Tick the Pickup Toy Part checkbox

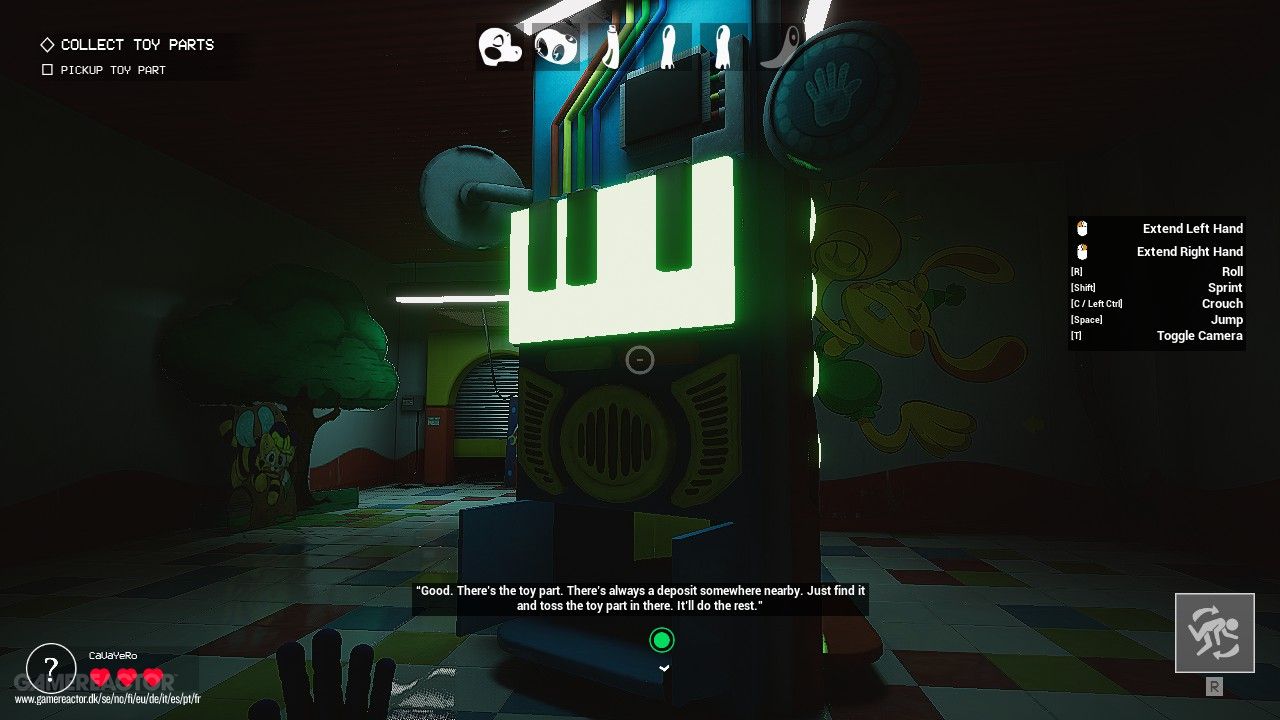(47, 70)
